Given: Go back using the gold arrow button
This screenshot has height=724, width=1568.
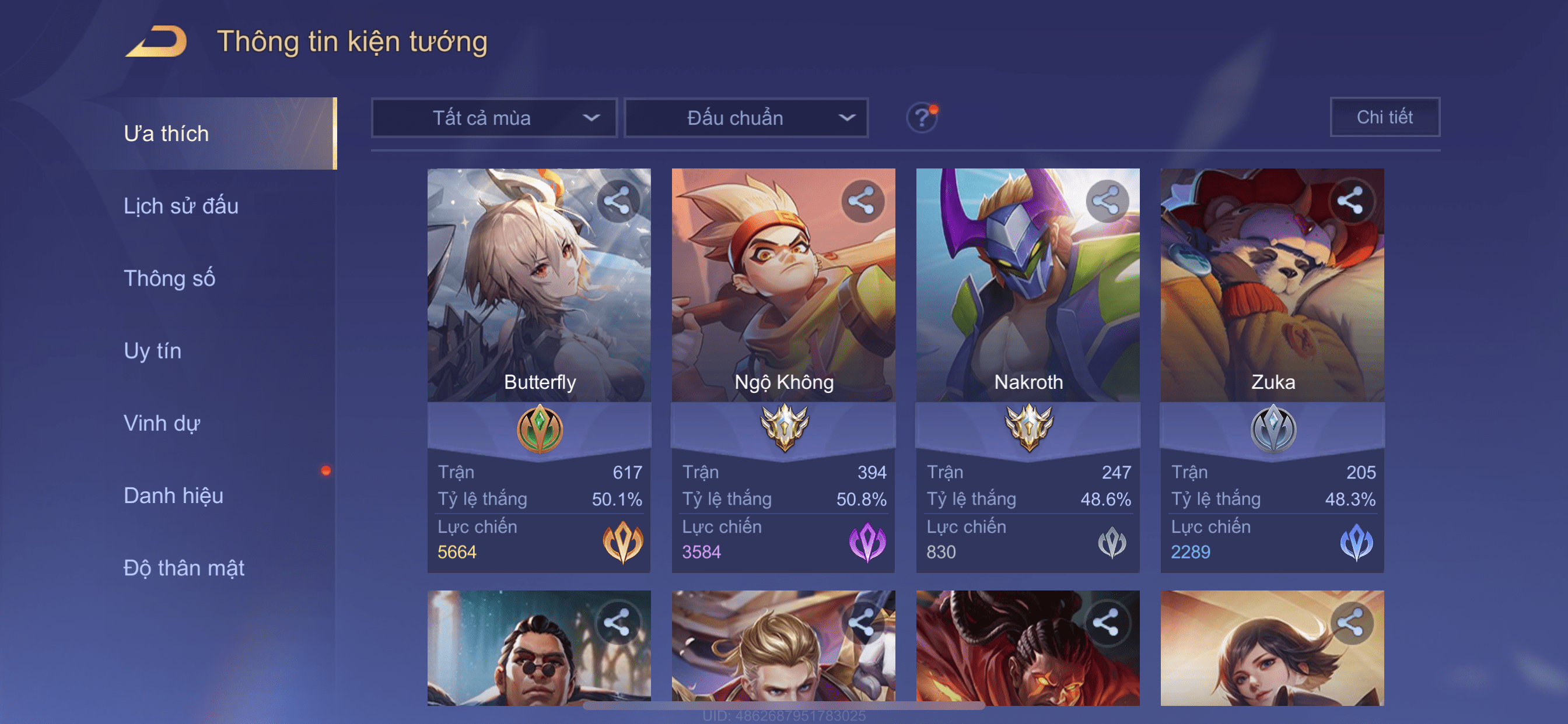Looking at the screenshot, I should pos(157,41).
